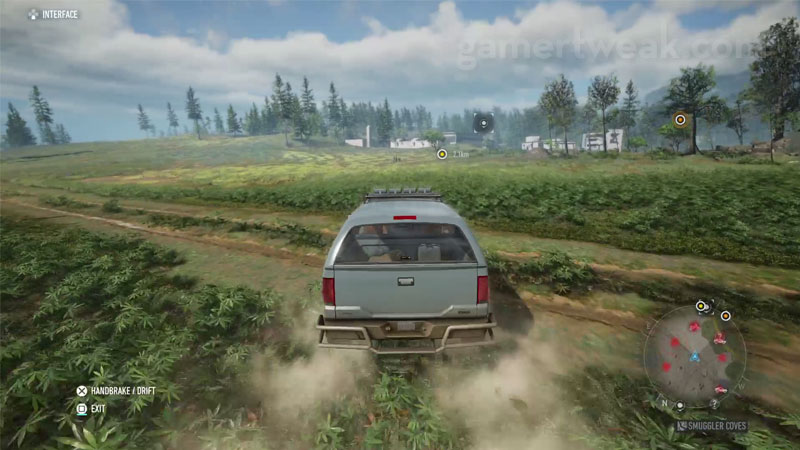The height and width of the screenshot is (450, 800).
Task: Select the grey target marker with white brackets
Action: [483, 123]
